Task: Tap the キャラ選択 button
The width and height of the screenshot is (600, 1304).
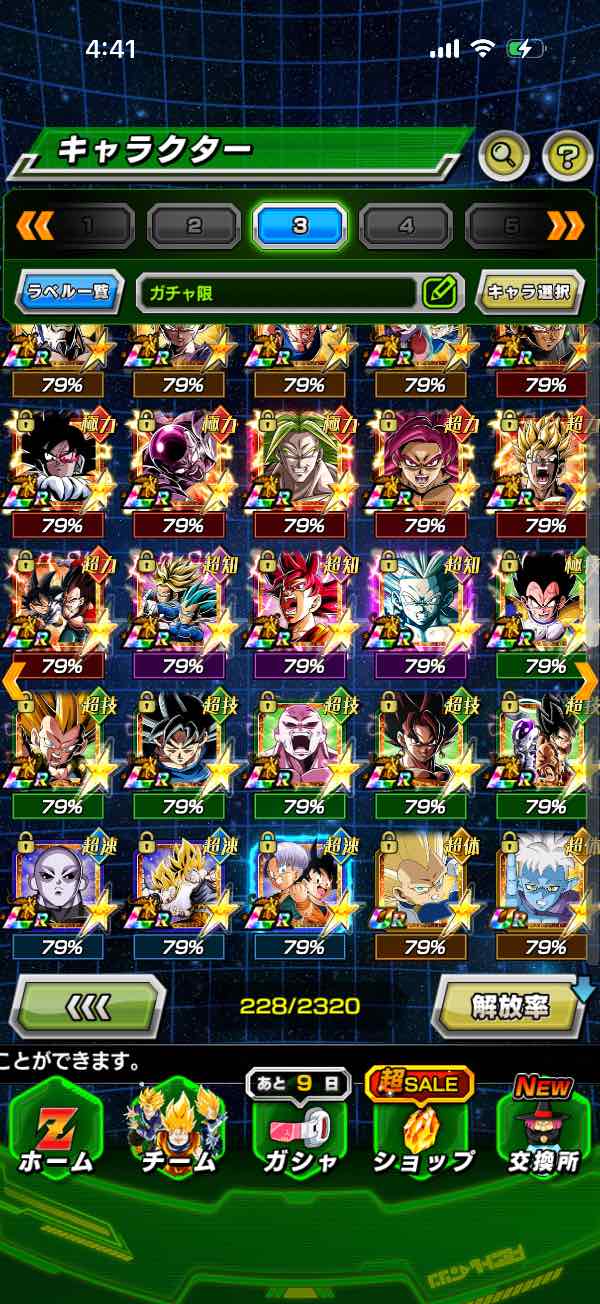Action: pyautogui.click(x=527, y=293)
